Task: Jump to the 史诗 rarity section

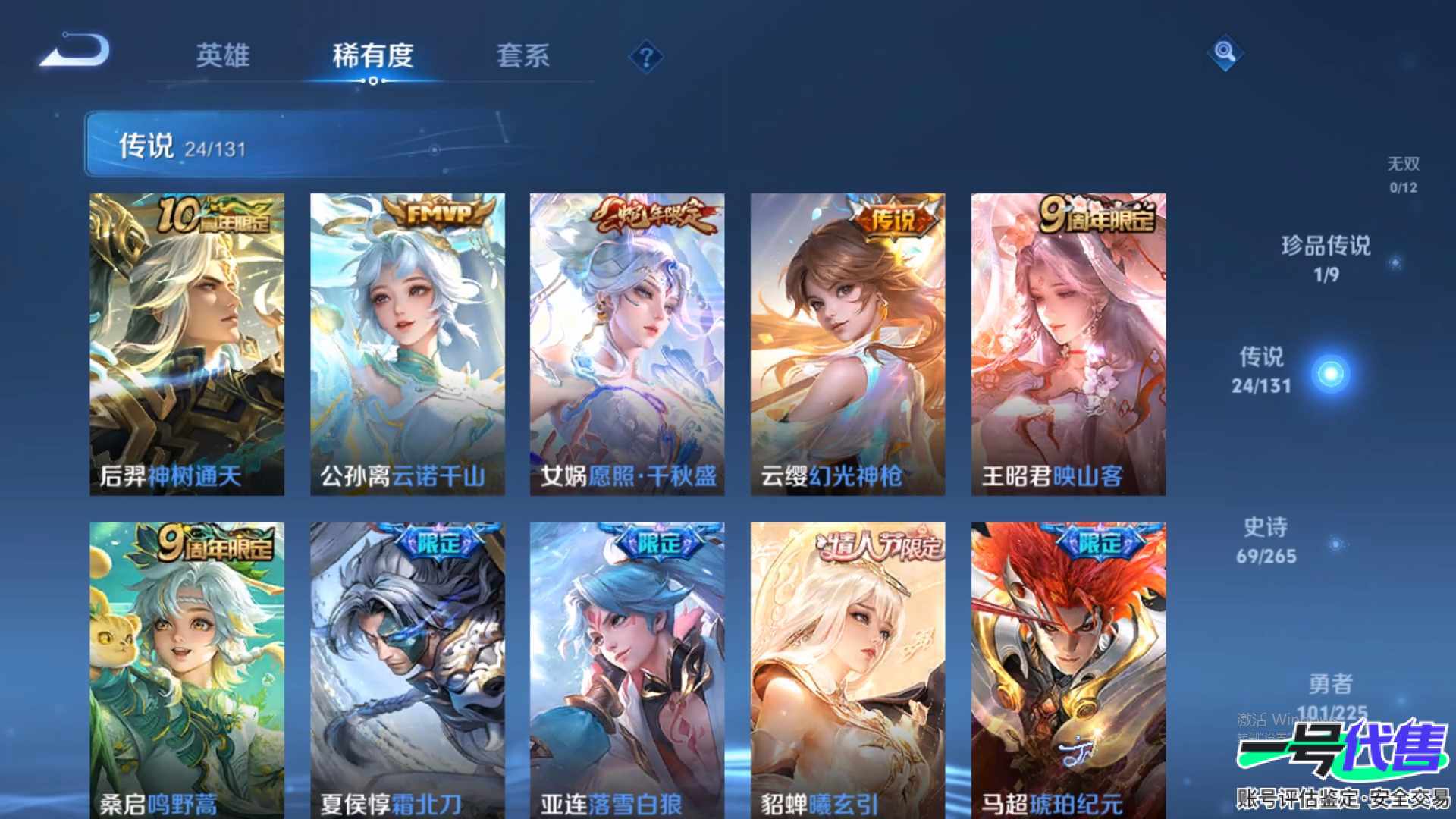Action: click(x=1266, y=541)
